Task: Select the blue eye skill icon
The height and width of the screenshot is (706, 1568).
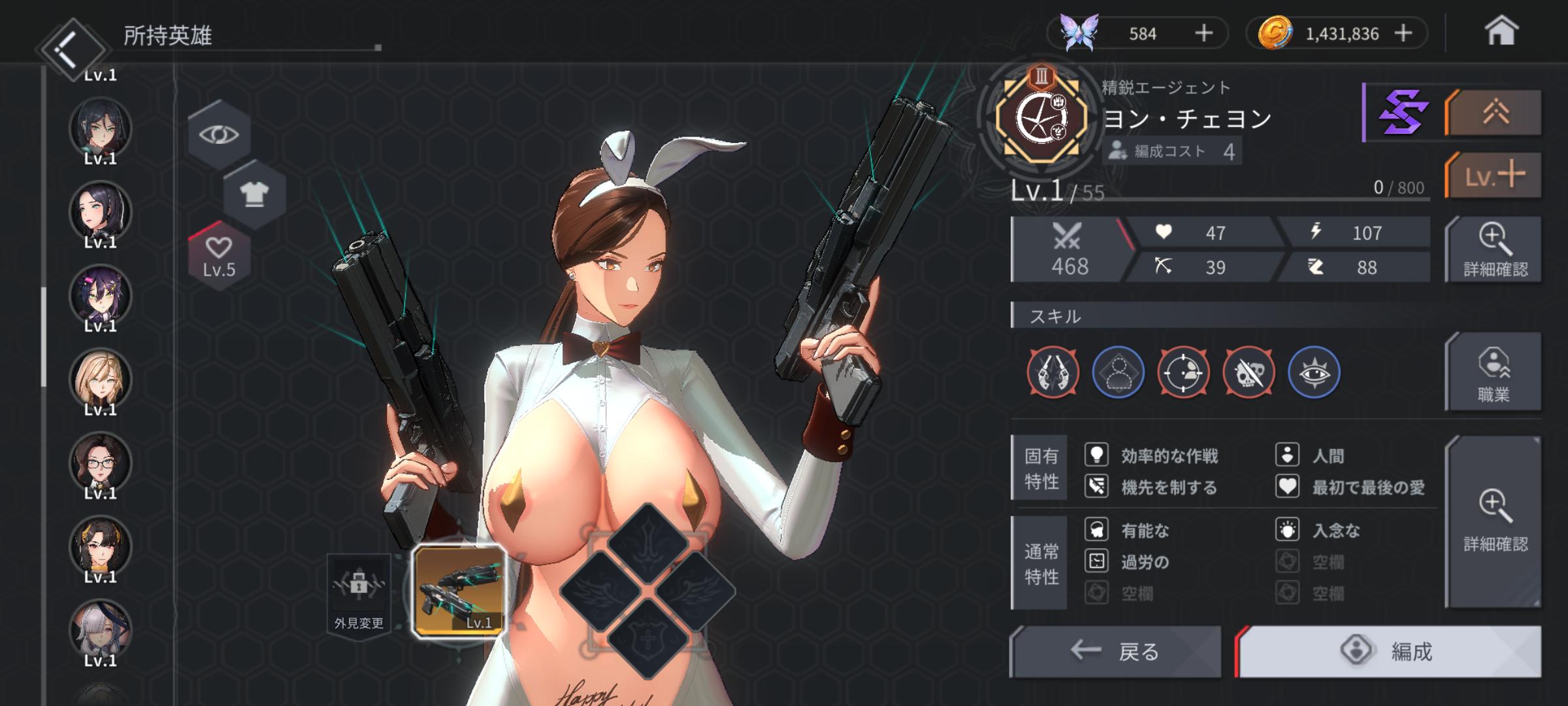Action: tap(1314, 373)
